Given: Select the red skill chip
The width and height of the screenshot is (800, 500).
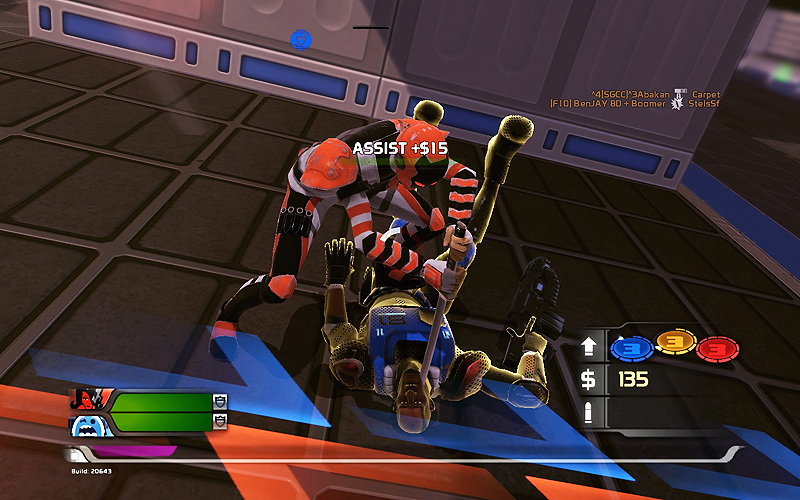Looking at the screenshot, I should tap(717, 348).
